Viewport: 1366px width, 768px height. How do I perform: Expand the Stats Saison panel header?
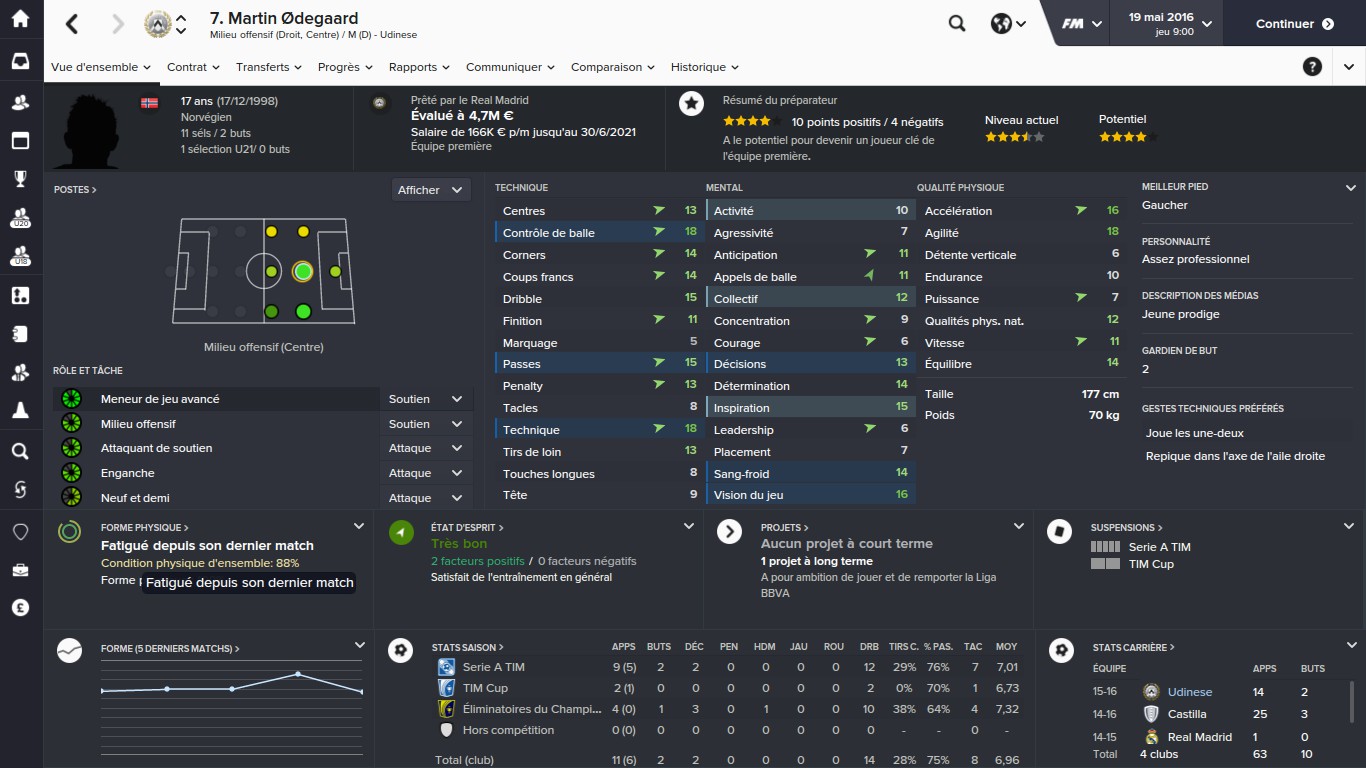pyautogui.click(x=468, y=648)
